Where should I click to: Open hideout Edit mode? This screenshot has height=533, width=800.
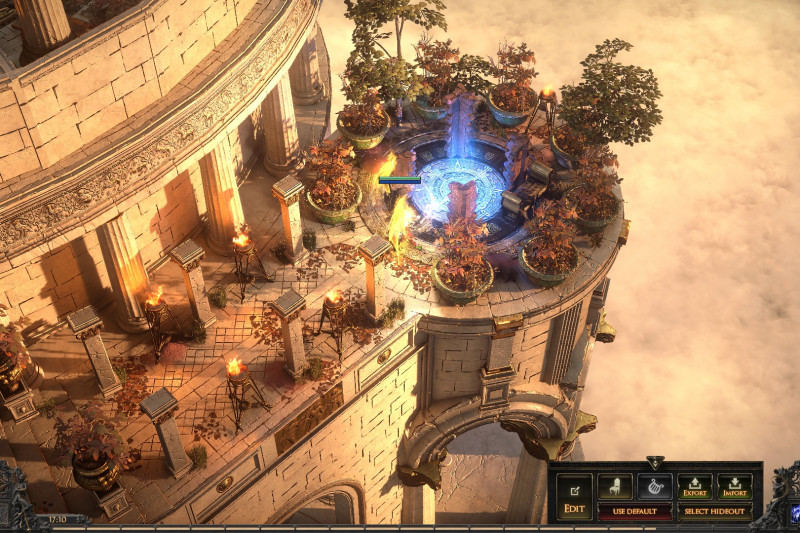574,497
